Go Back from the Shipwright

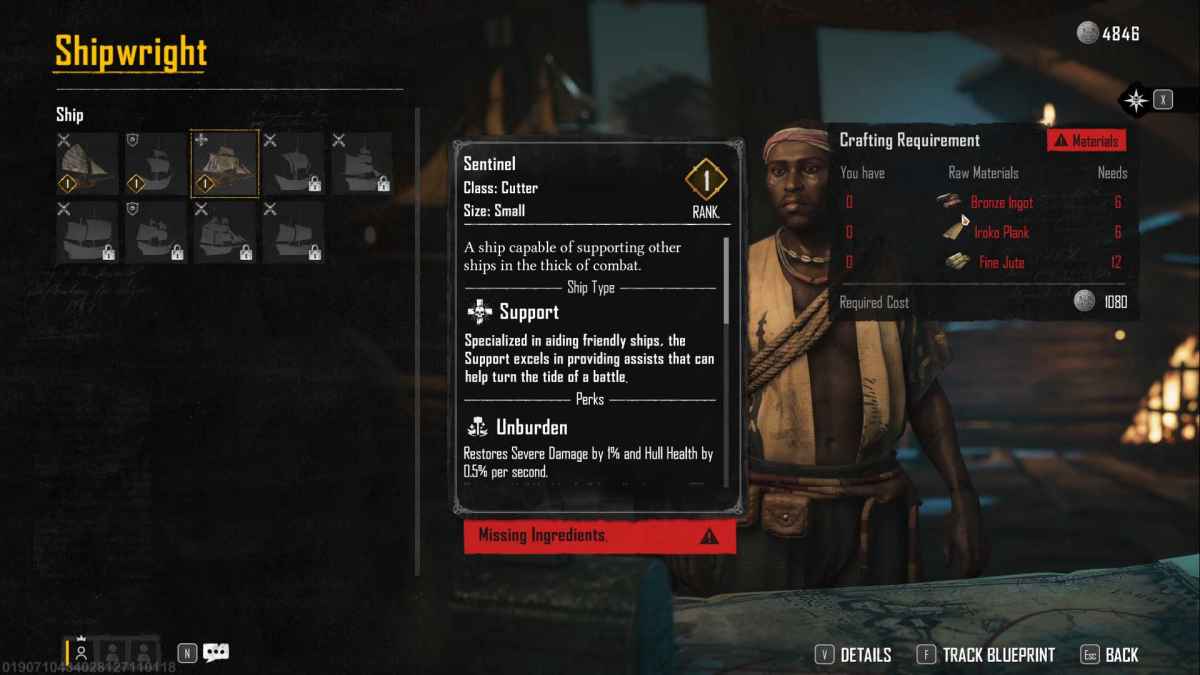(x=1110, y=655)
